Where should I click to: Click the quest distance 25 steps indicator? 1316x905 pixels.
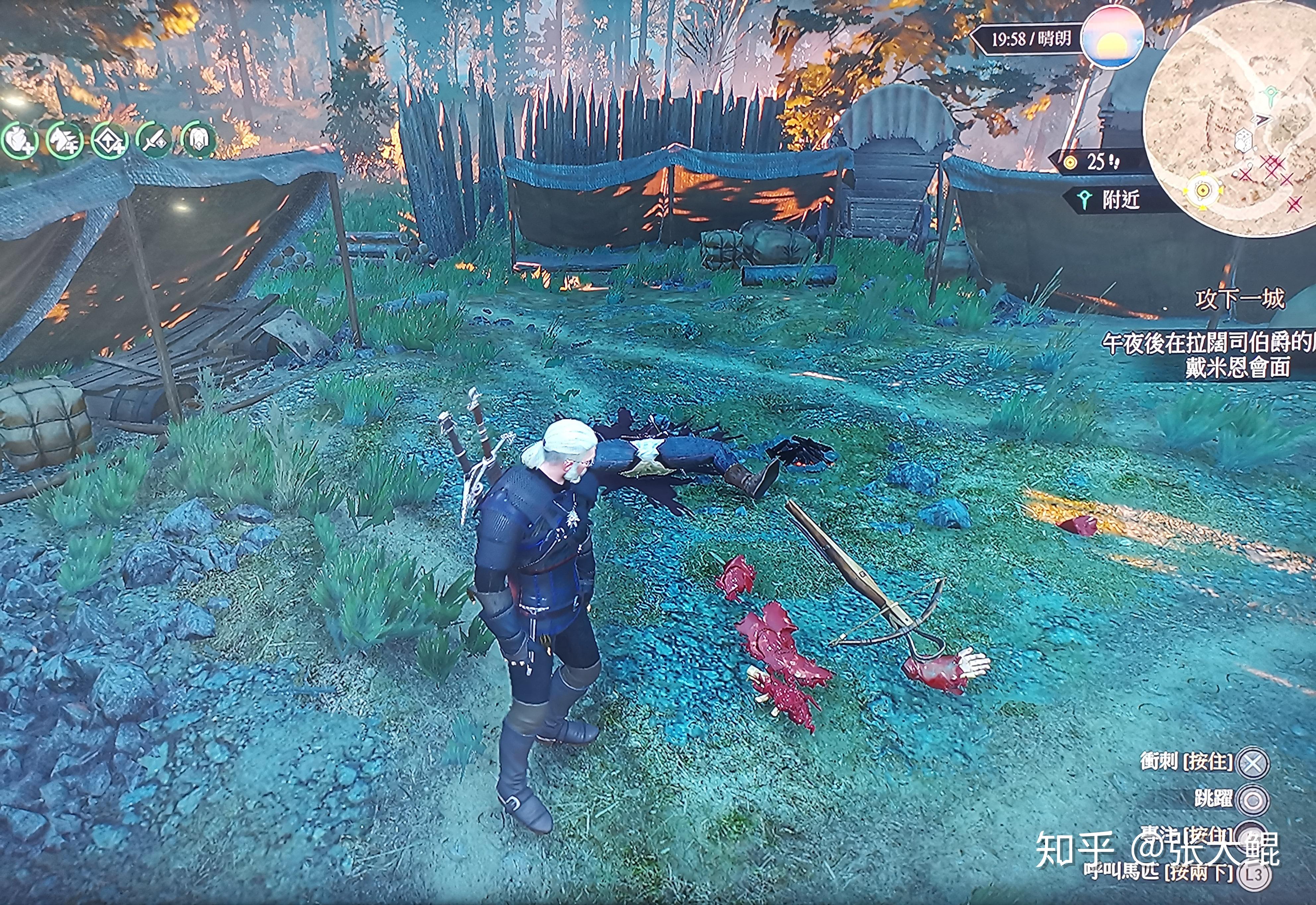point(1094,162)
